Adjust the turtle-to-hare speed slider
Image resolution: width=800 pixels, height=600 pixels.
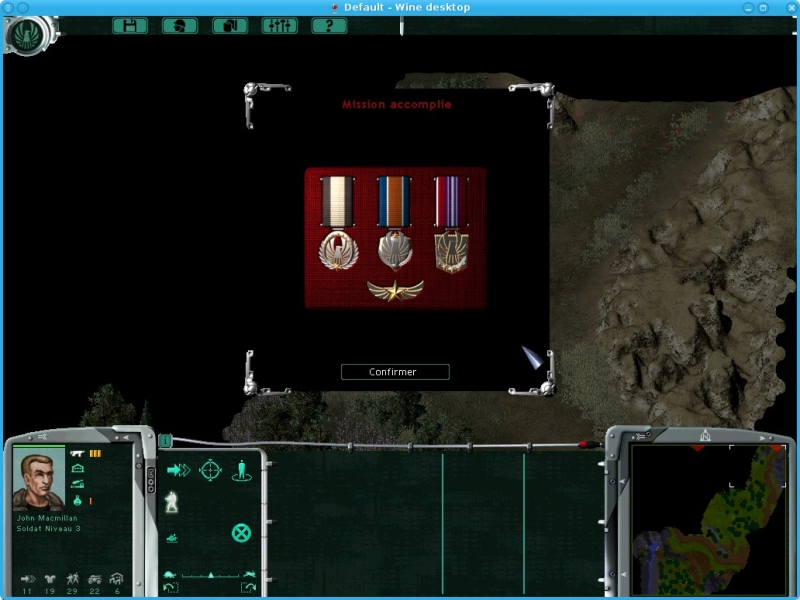209,575
